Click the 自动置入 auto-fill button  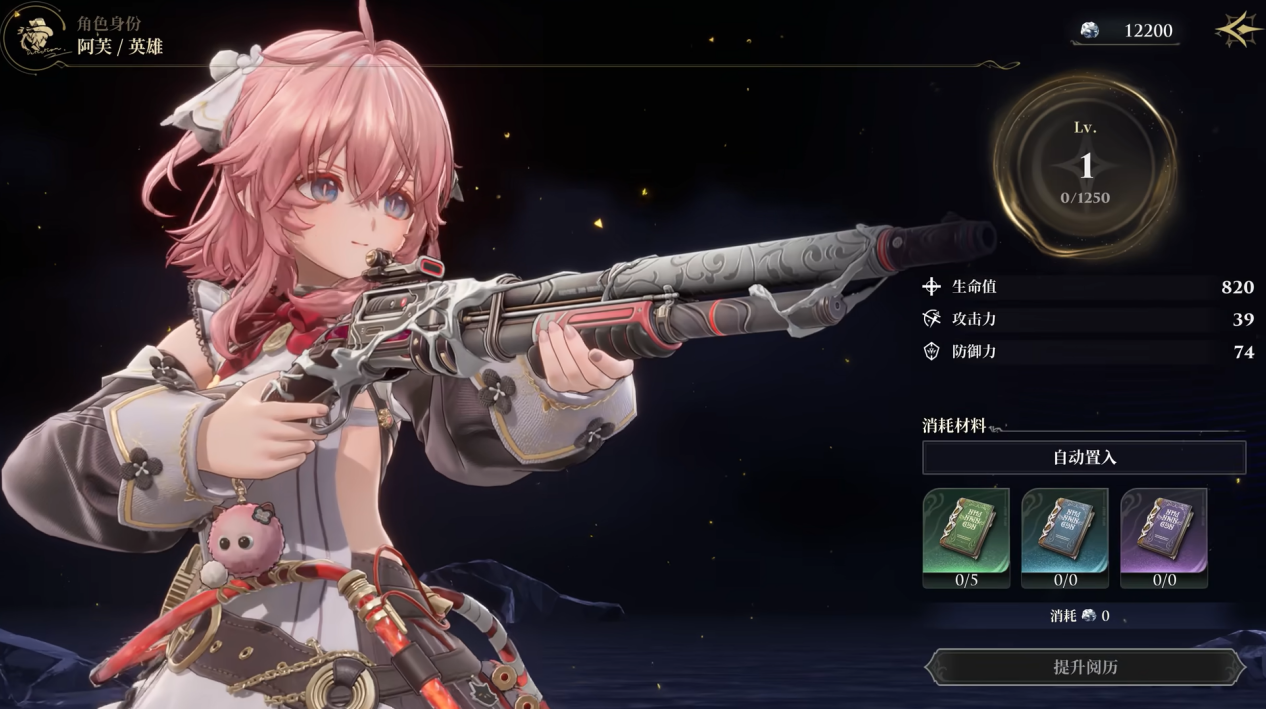[1084, 458]
